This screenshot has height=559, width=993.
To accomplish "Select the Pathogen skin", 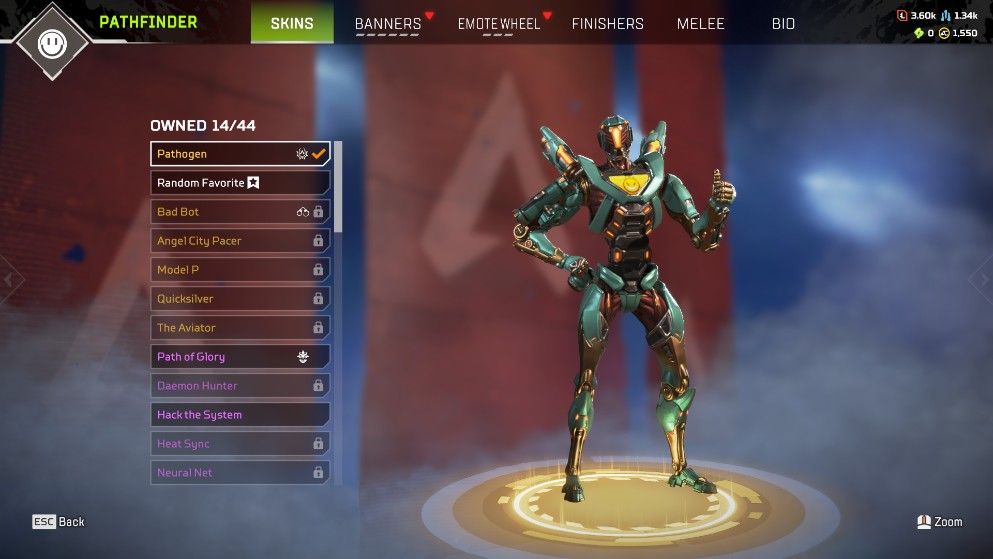I will pos(240,154).
